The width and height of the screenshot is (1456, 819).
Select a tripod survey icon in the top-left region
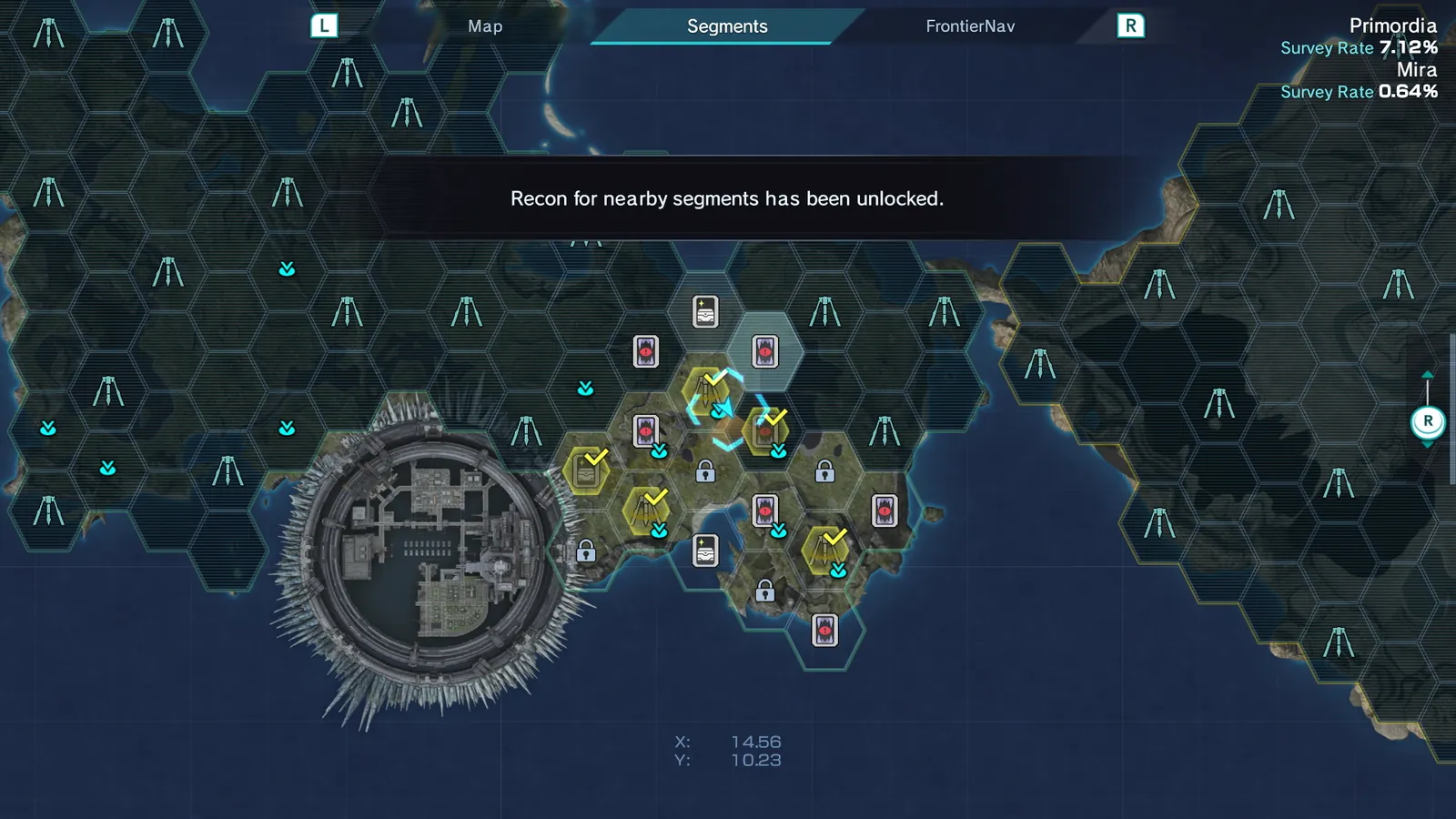click(45, 32)
